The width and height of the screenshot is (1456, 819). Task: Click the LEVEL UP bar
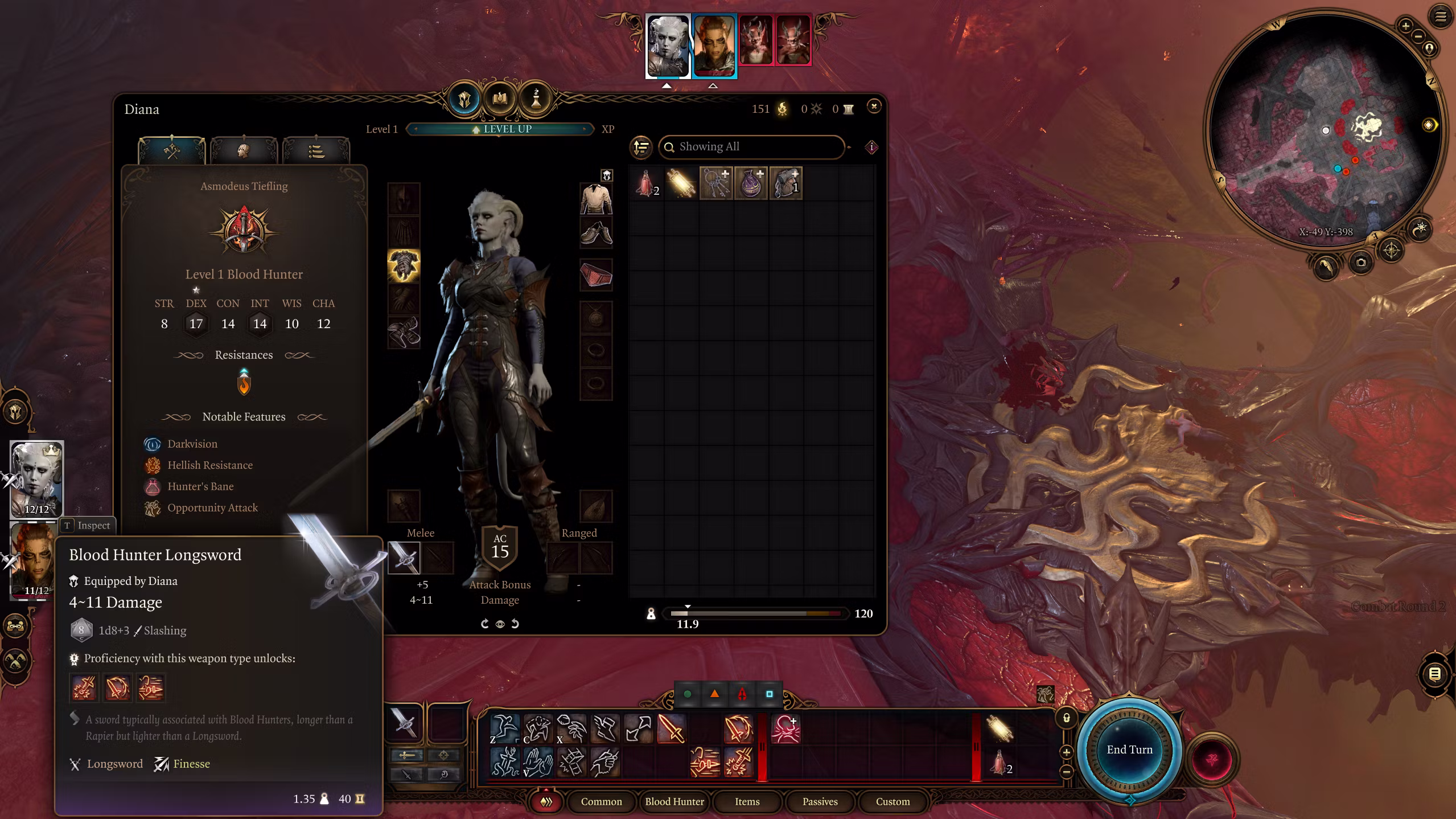point(501,129)
